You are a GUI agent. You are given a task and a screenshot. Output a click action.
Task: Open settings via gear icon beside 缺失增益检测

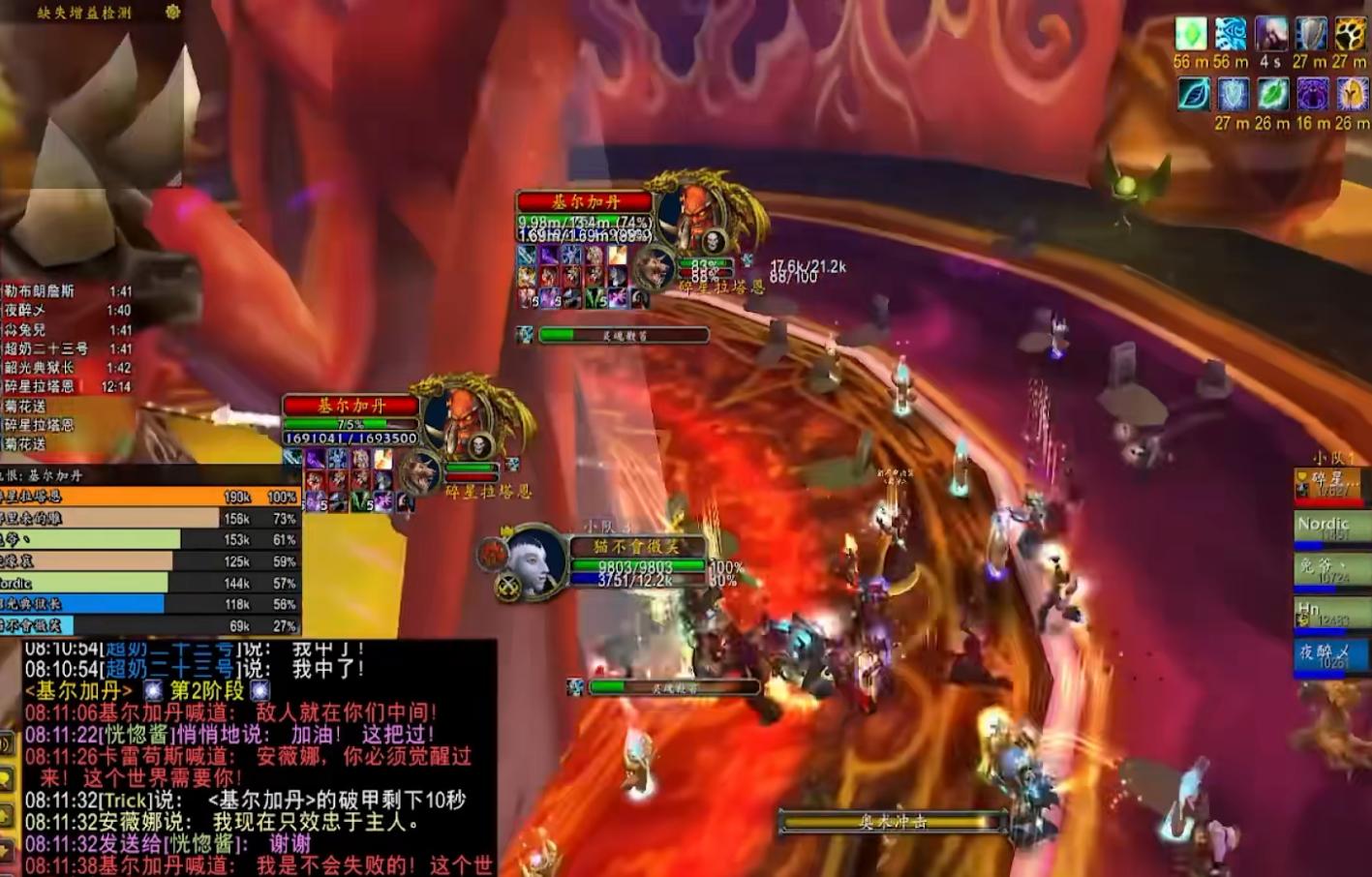(x=170, y=12)
